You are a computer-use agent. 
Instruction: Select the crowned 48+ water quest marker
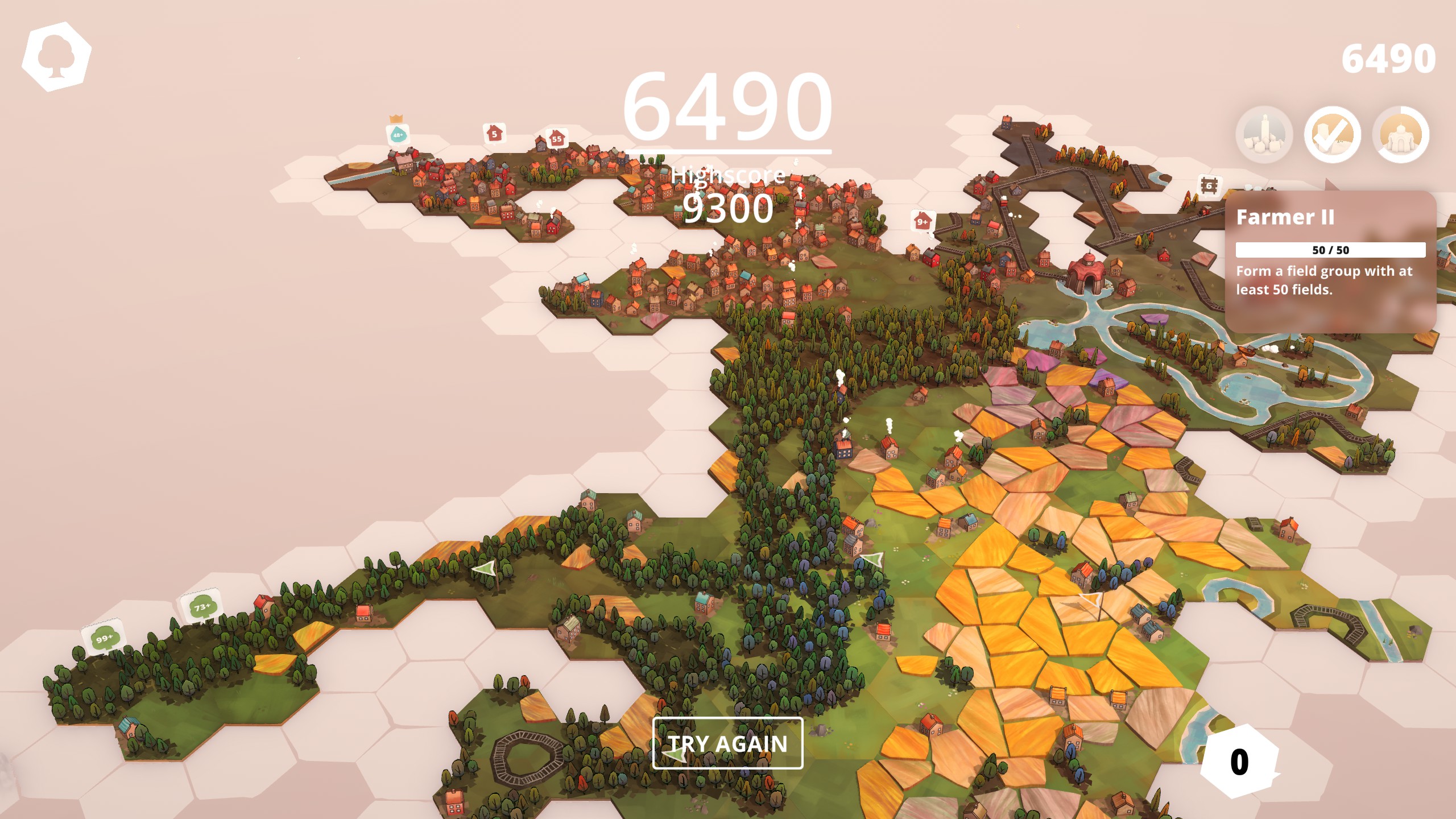[398, 135]
